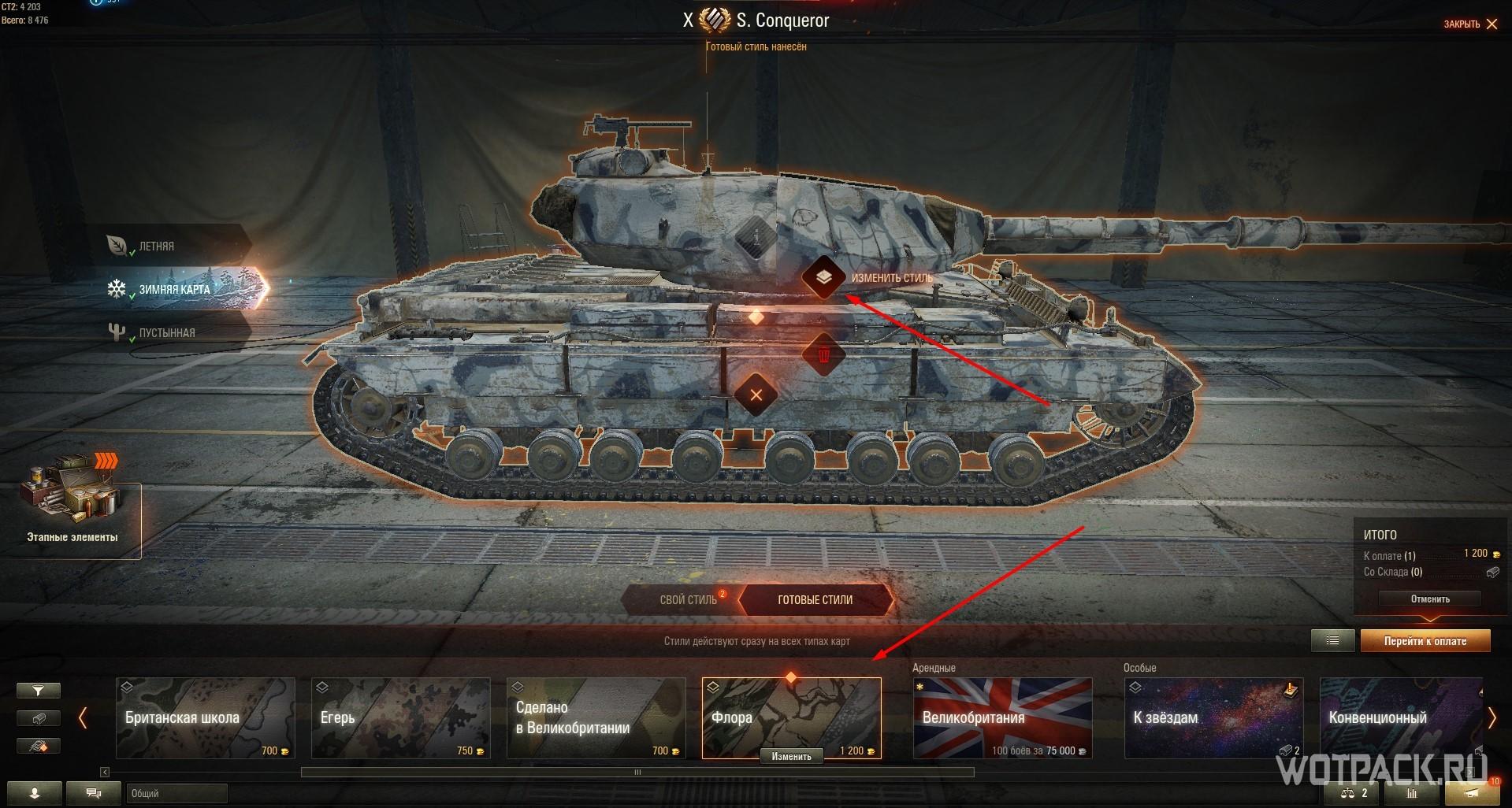The width and height of the screenshot is (1512, 808).
Task: Cancel the pending purchase
Action: [x=1429, y=599]
